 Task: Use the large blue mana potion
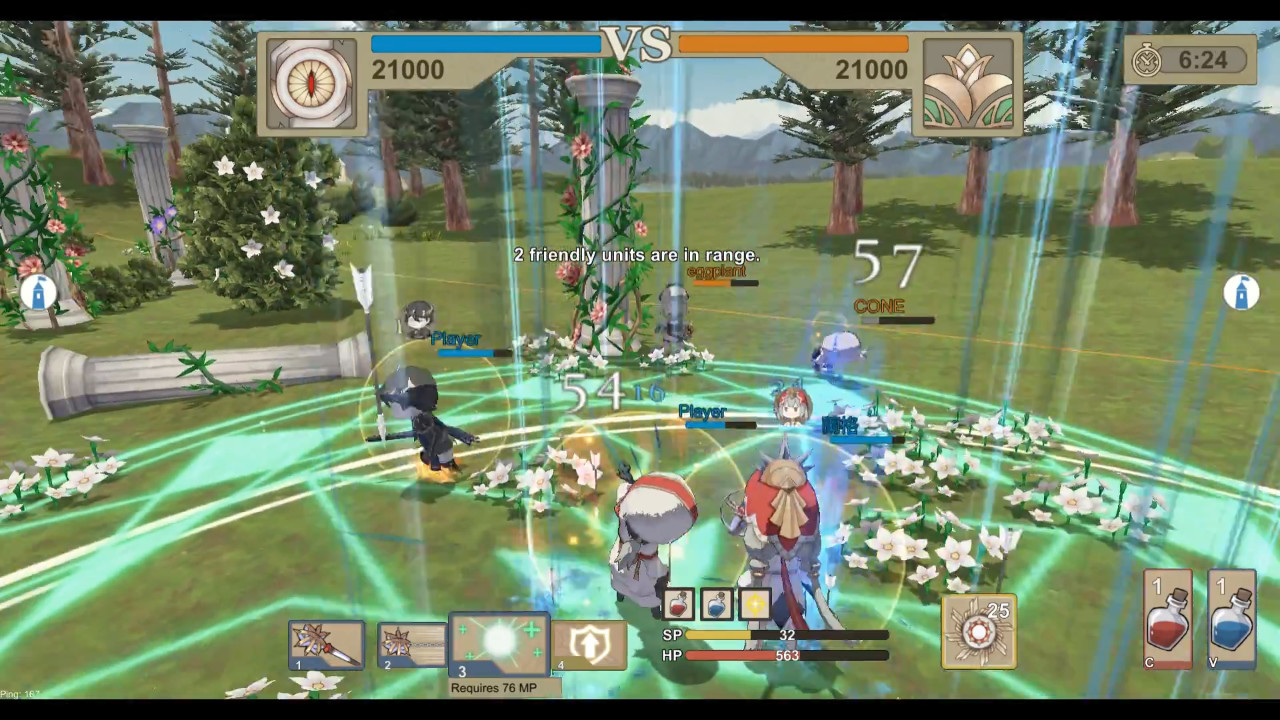click(1231, 619)
